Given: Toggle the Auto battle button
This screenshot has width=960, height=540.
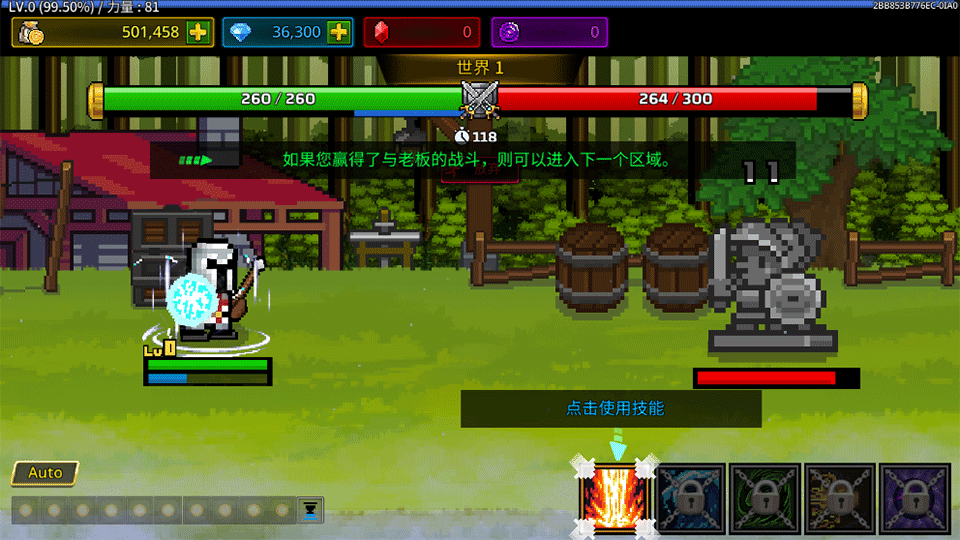Looking at the screenshot, I should tap(45, 473).
